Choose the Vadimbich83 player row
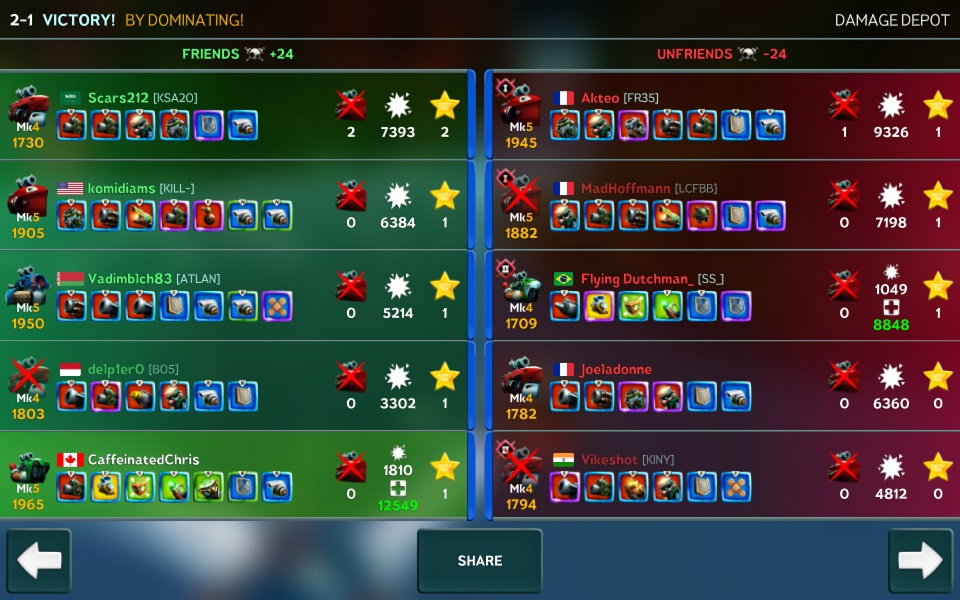 click(x=235, y=296)
